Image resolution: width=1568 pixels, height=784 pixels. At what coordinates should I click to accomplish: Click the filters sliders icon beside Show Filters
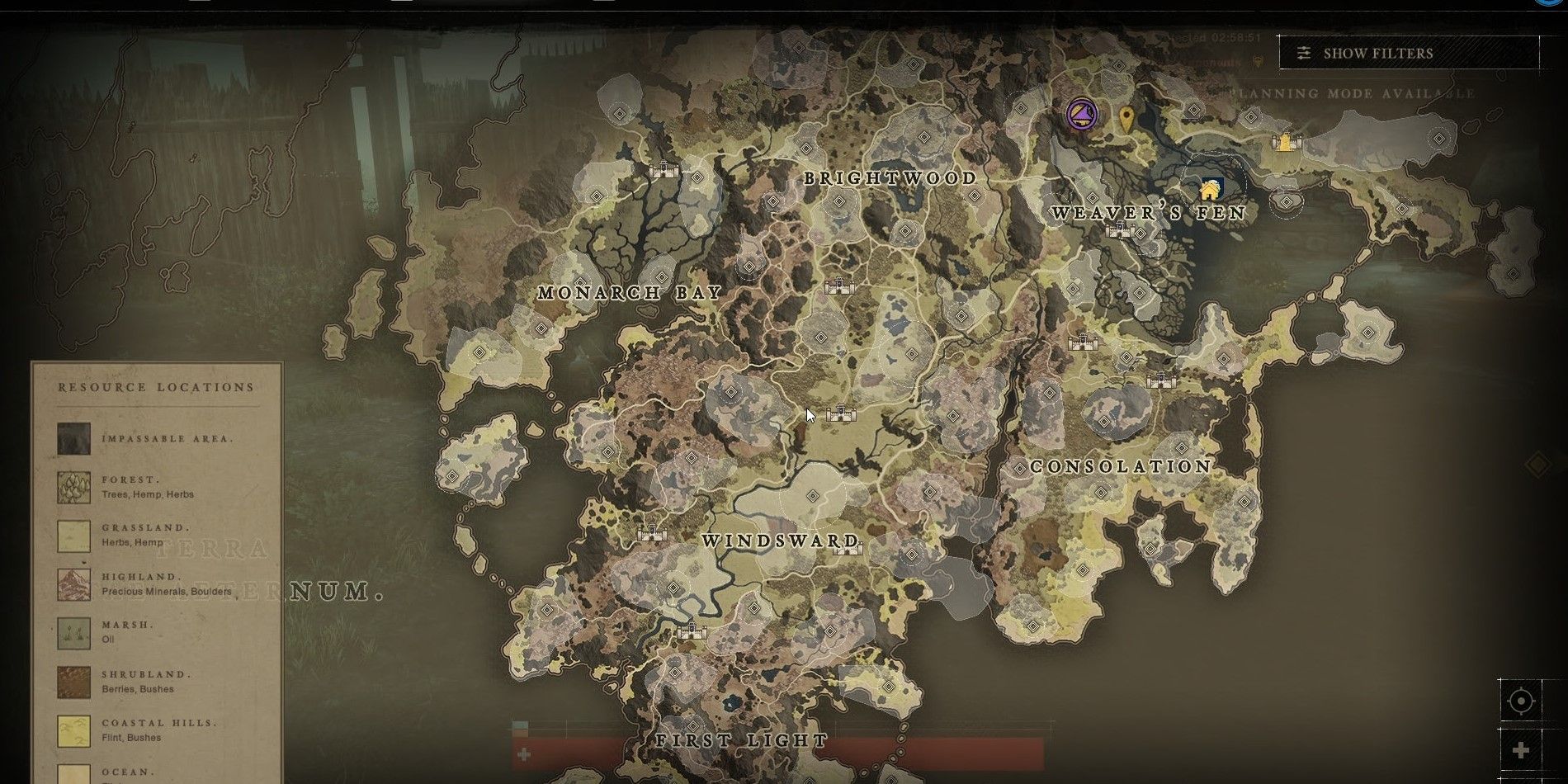(1305, 53)
